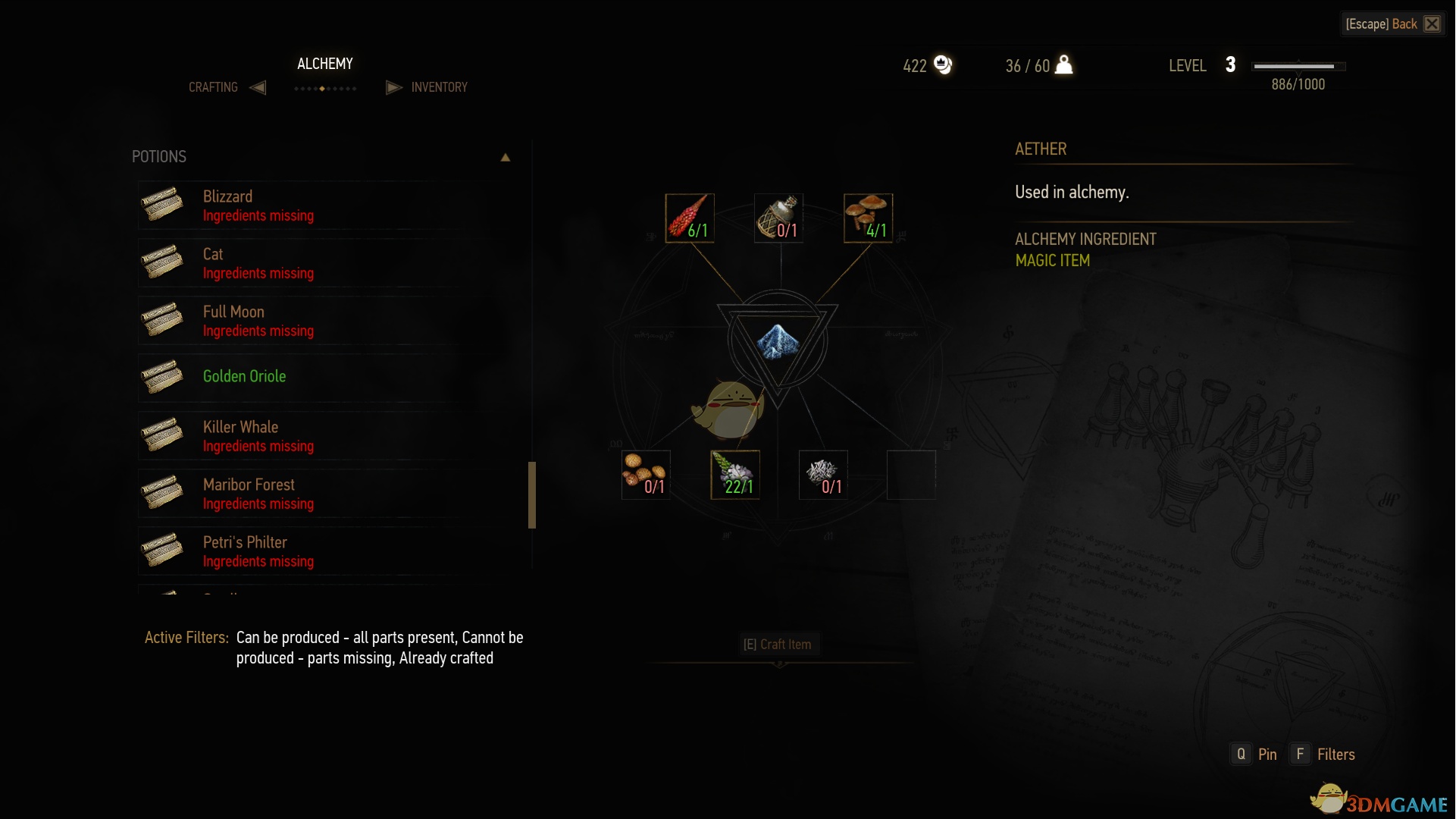Click the flask ingredient slot marked 0/1
The height and width of the screenshot is (819, 1456).
click(x=778, y=218)
